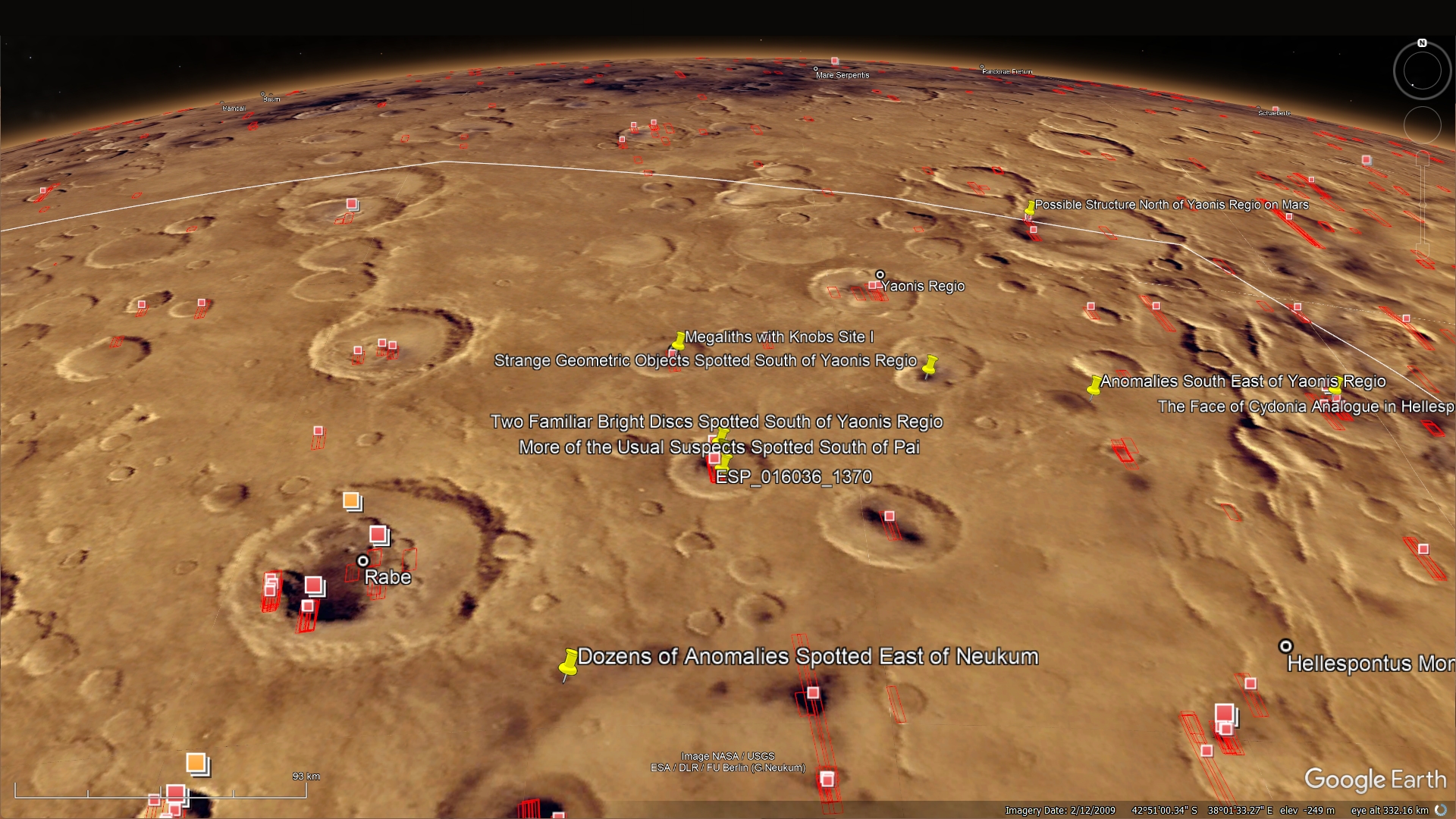Select the Rabe crater place marker
Image resolution: width=1456 pixels, height=819 pixels.
363,561
